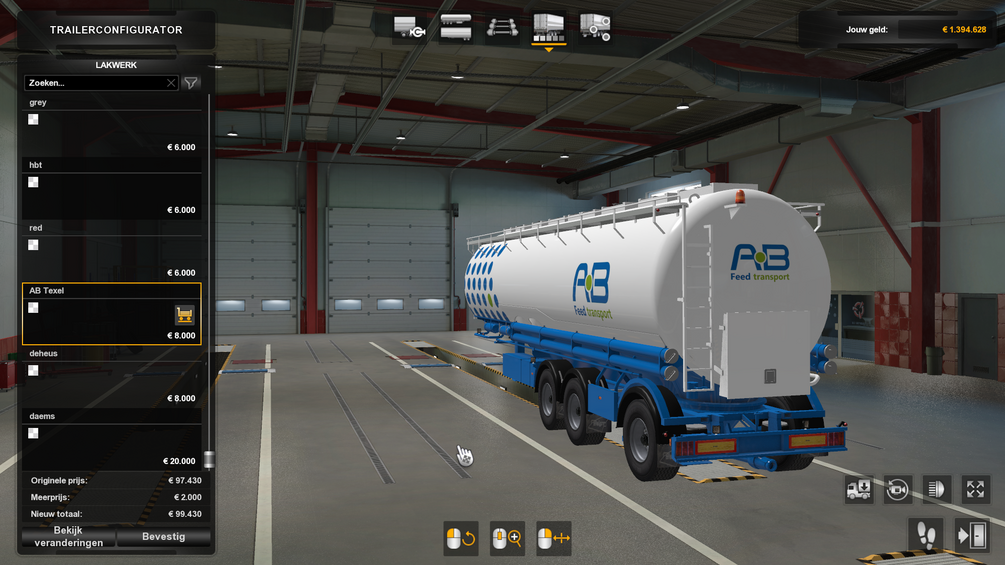Clear the search field with the X

(x=171, y=83)
